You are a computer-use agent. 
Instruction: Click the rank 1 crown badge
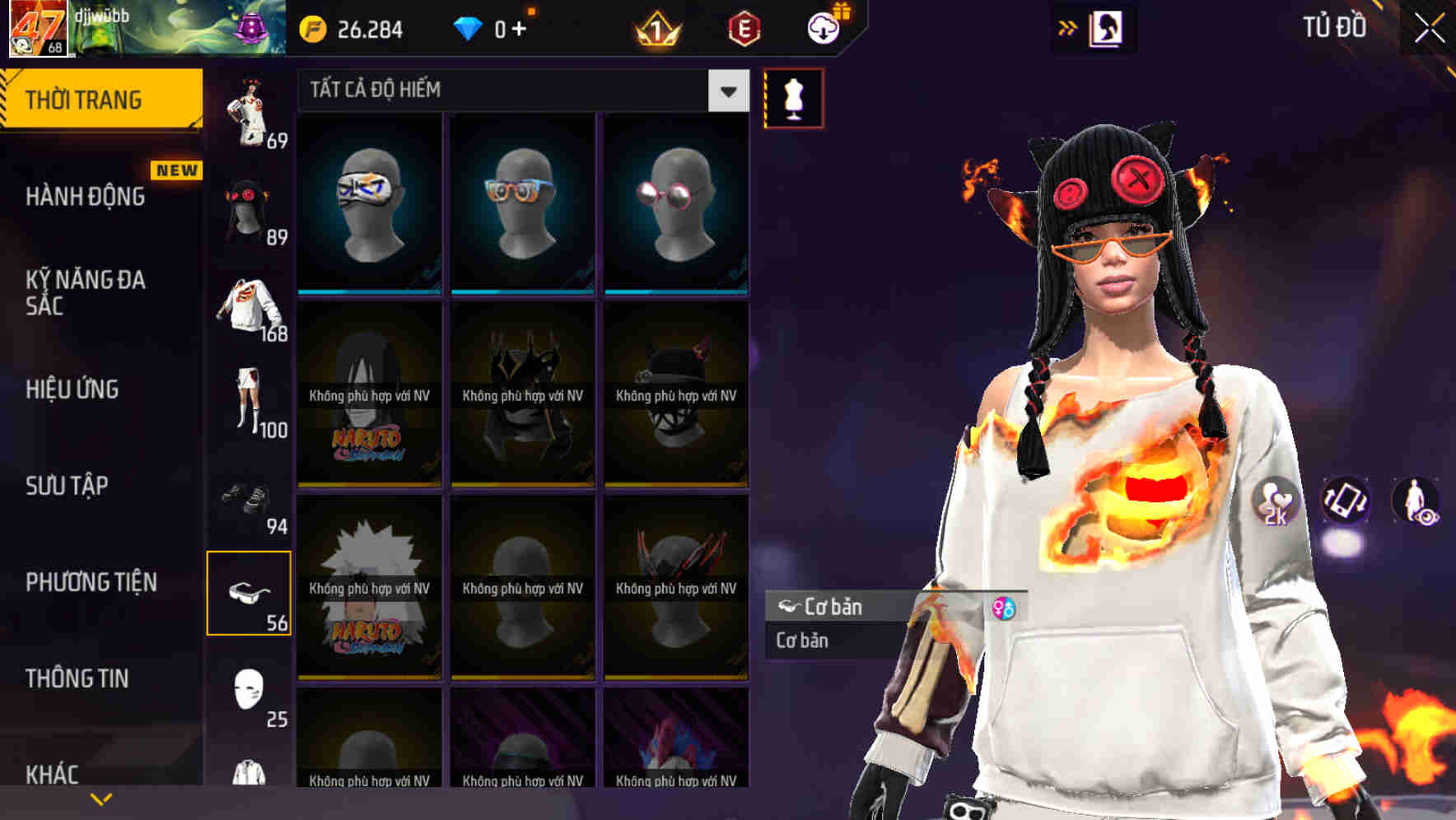[656, 31]
